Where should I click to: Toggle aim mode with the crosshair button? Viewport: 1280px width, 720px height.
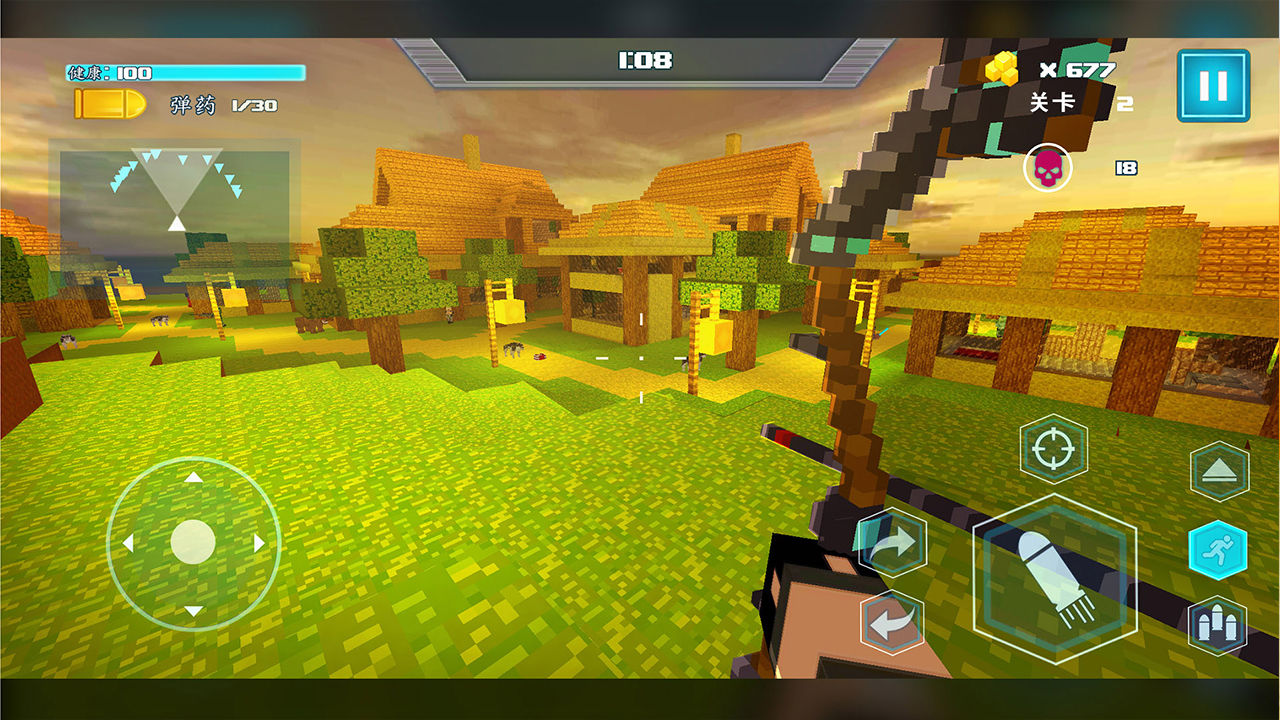1053,450
